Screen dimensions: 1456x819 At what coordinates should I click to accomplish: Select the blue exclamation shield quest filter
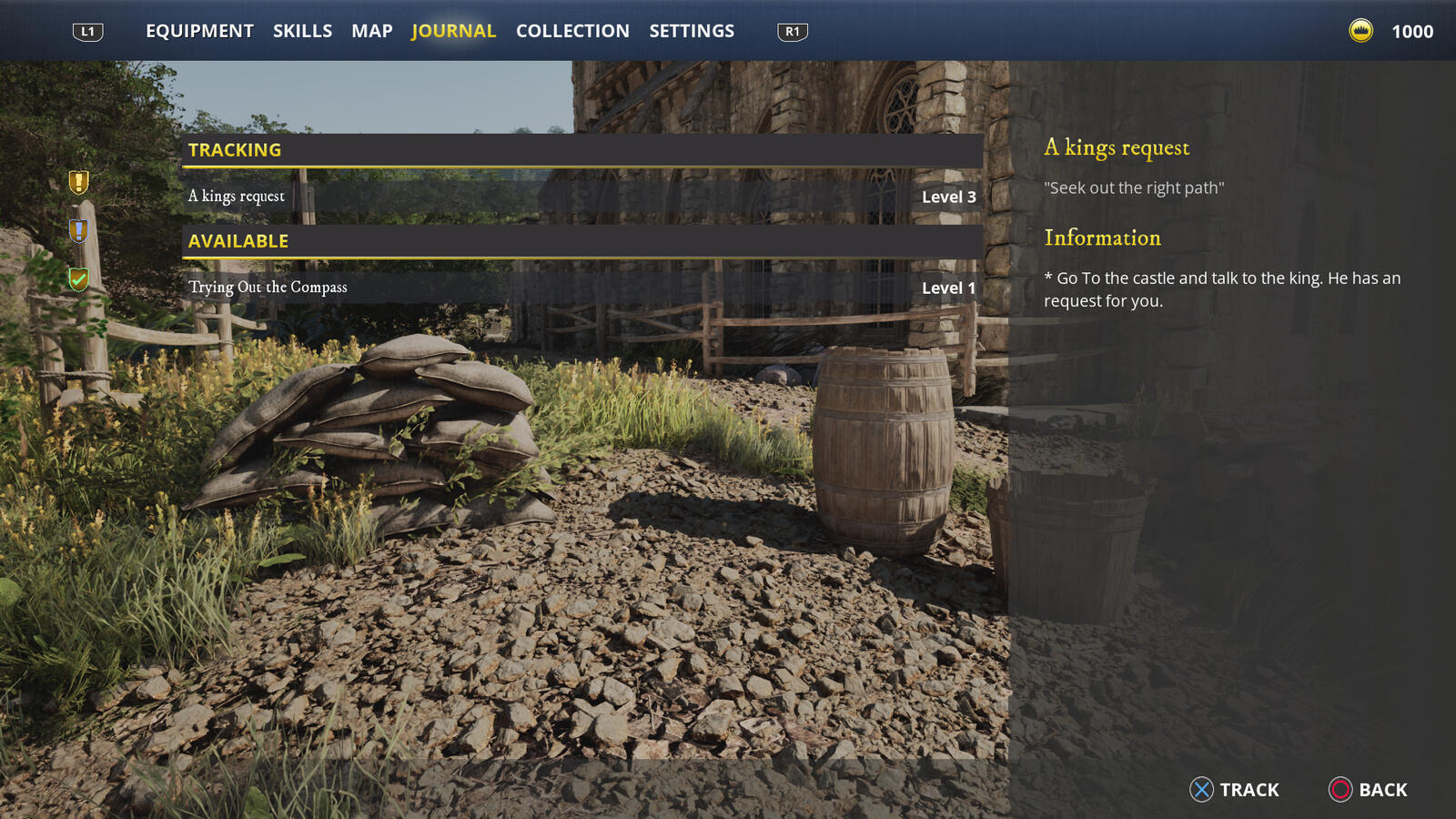(x=79, y=231)
